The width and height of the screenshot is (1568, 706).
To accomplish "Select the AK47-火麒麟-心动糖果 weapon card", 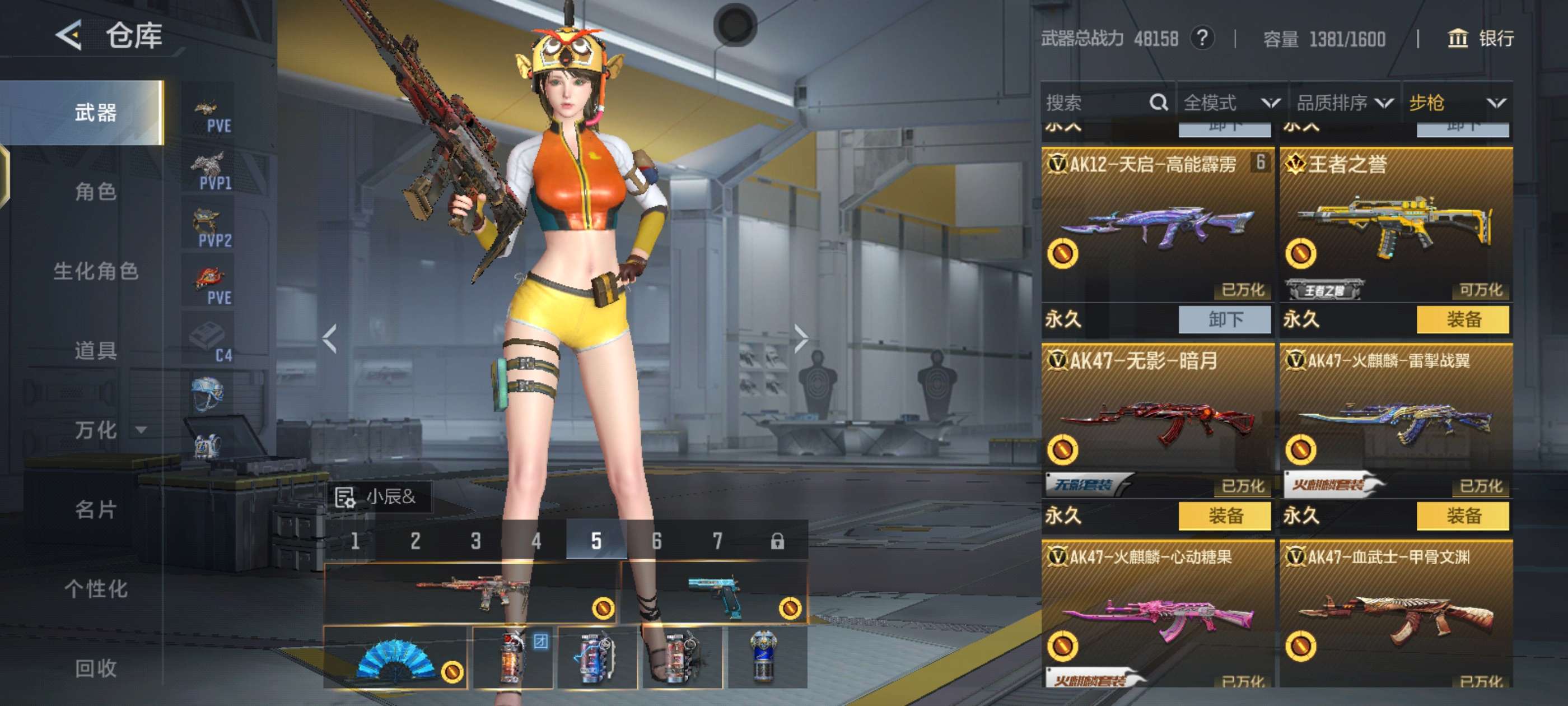I will coord(1157,615).
